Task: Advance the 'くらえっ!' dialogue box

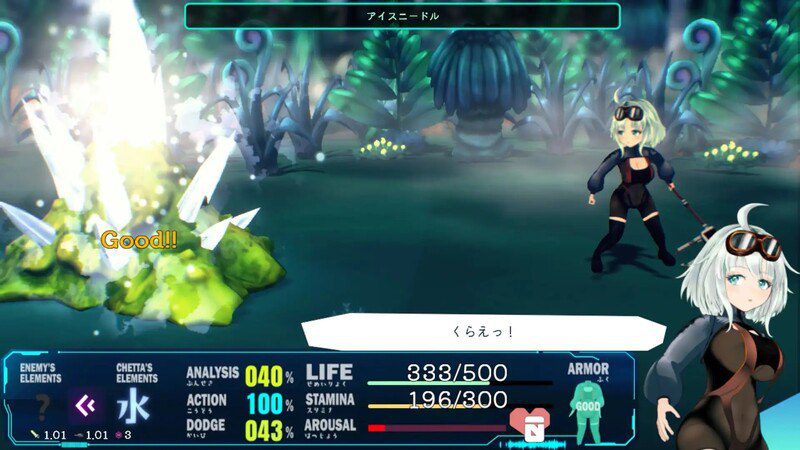Action: pyautogui.click(x=470, y=332)
